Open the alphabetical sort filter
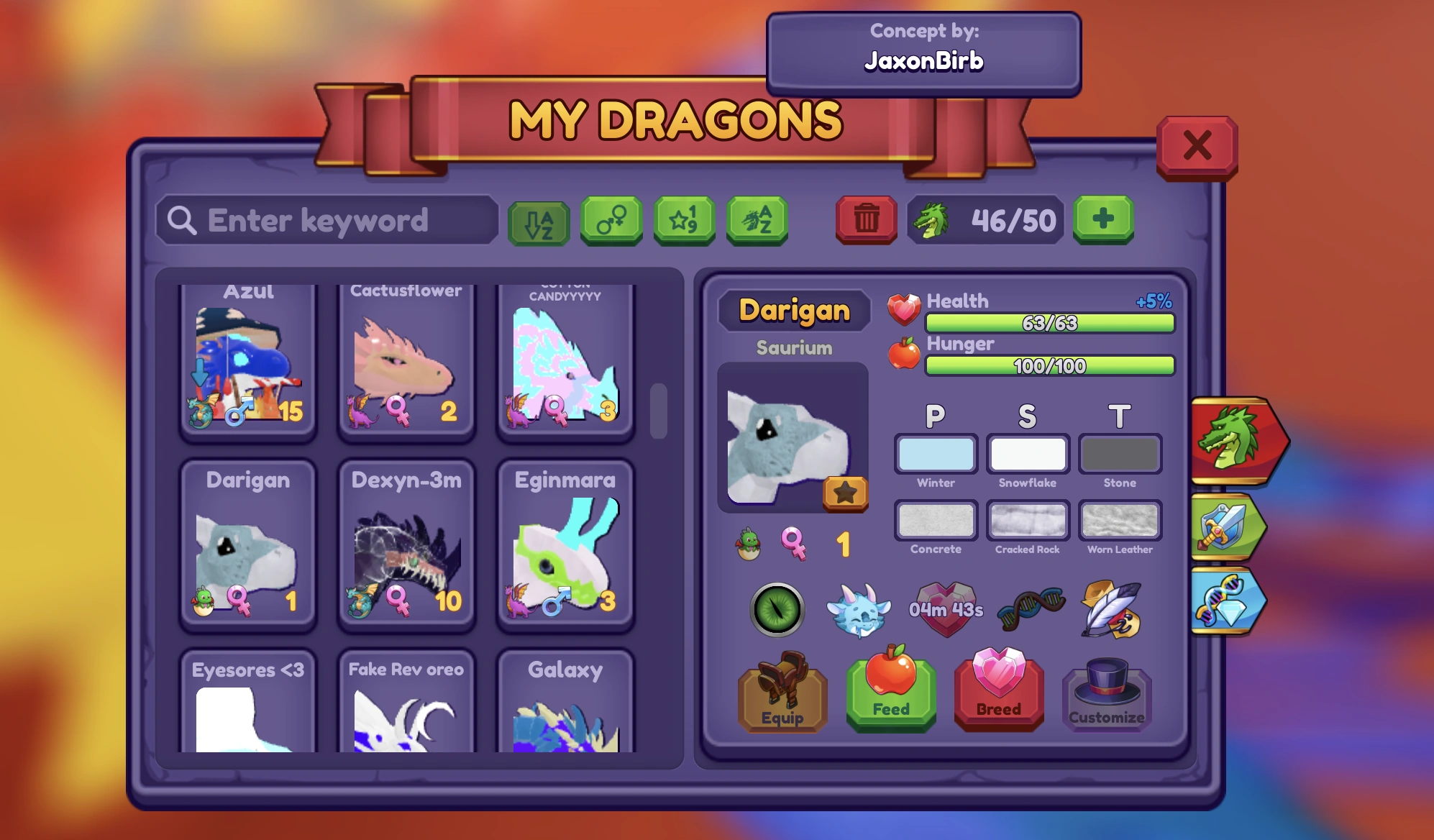Image resolution: width=1434 pixels, height=840 pixels. (539, 221)
